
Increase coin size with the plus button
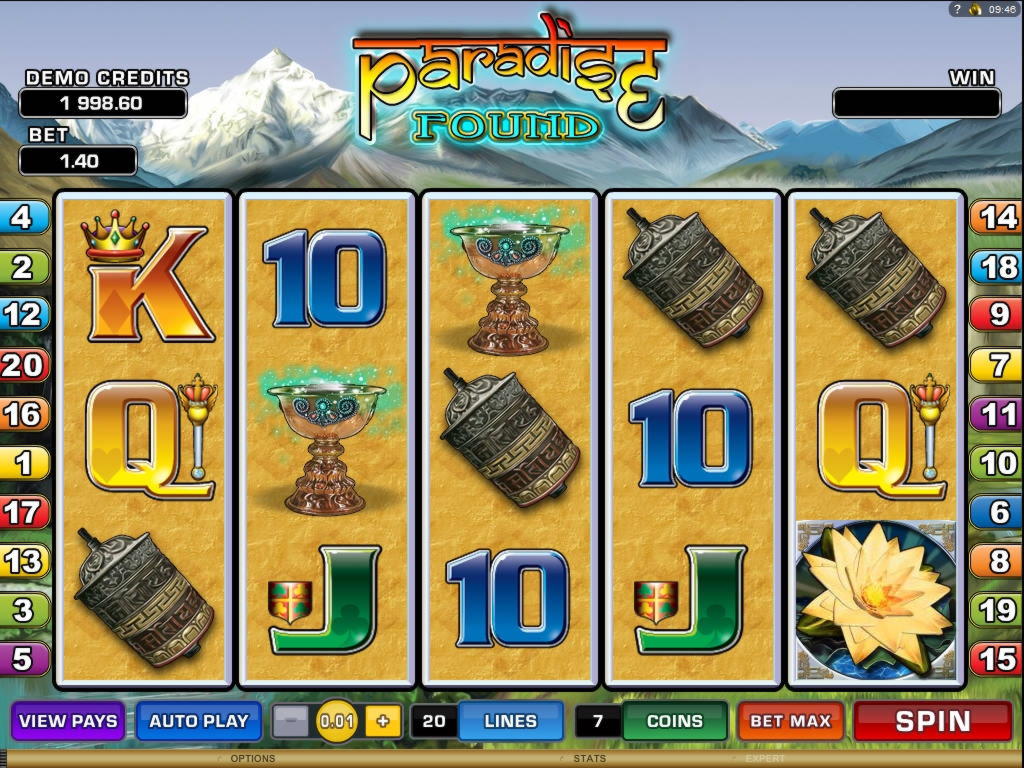coord(382,721)
